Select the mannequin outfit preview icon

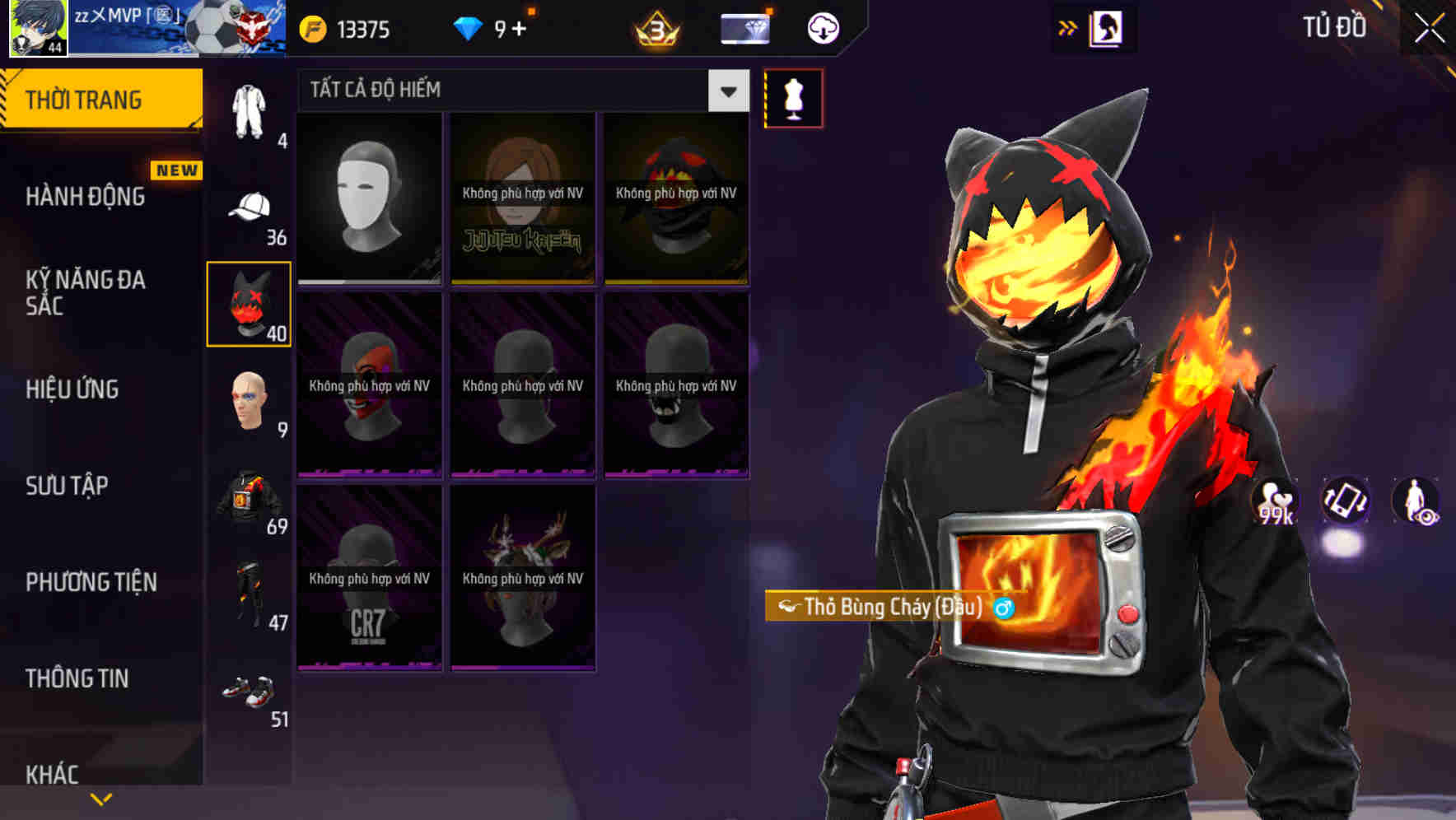pyautogui.click(x=793, y=97)
